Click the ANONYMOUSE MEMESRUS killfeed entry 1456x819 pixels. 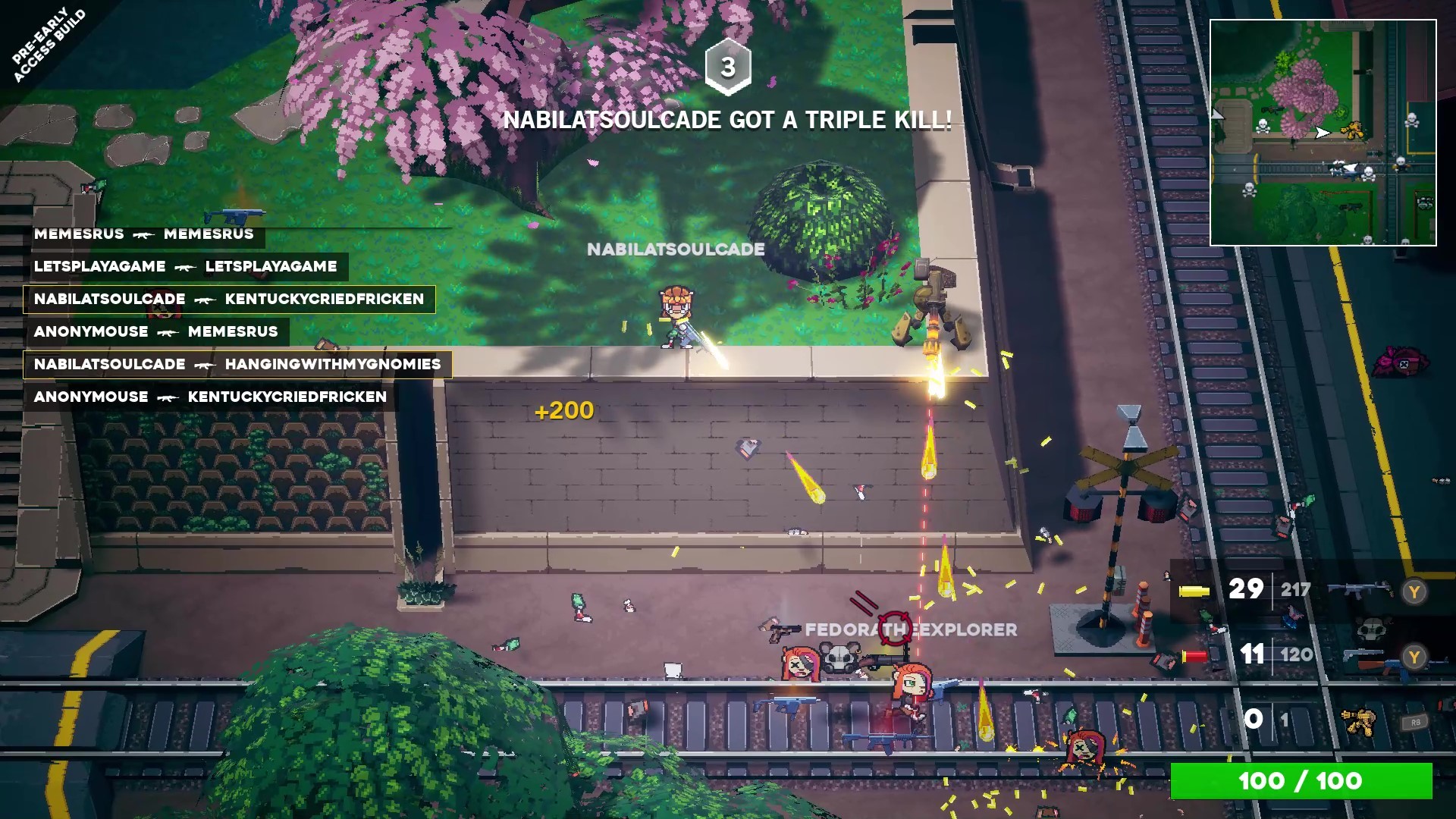pos(155,331)
